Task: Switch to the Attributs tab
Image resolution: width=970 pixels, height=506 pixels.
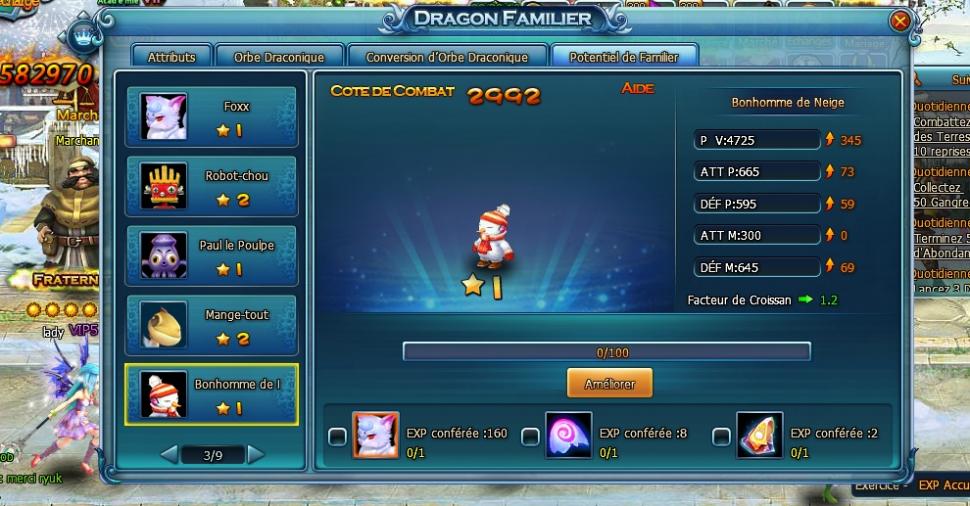Action: [x=171, y=58]
